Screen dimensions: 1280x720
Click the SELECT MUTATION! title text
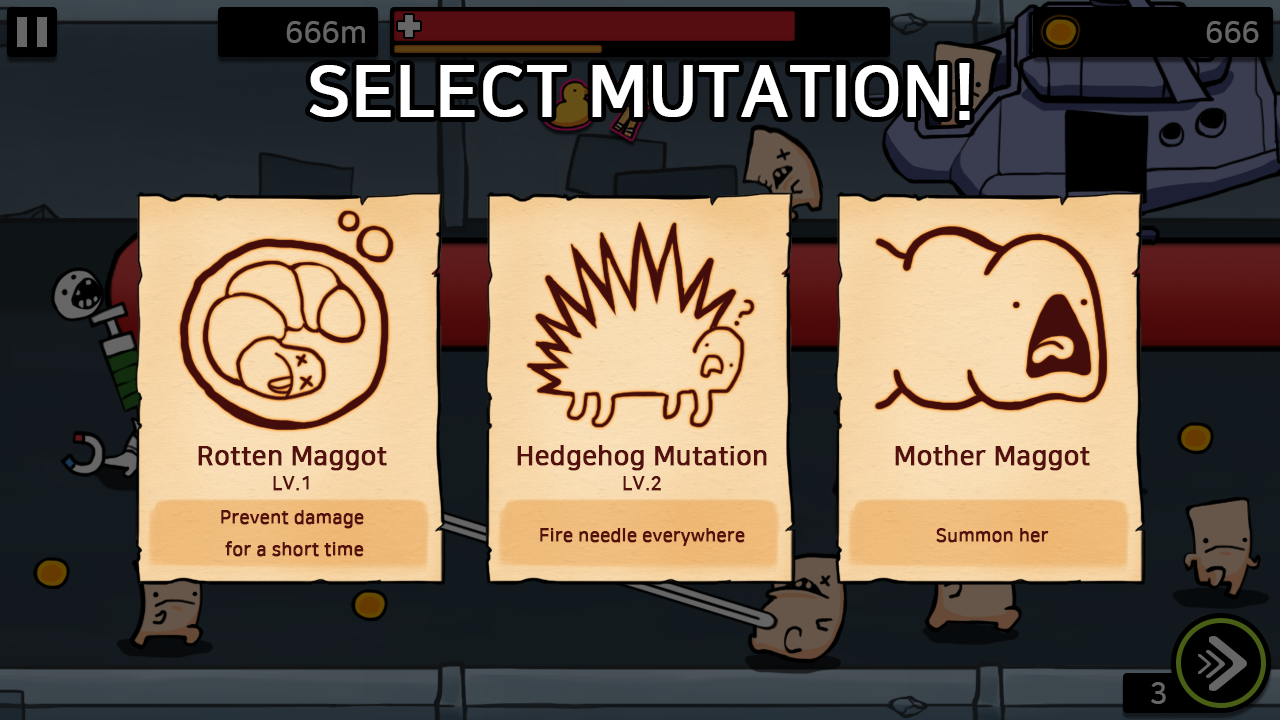tap(640, 93)
